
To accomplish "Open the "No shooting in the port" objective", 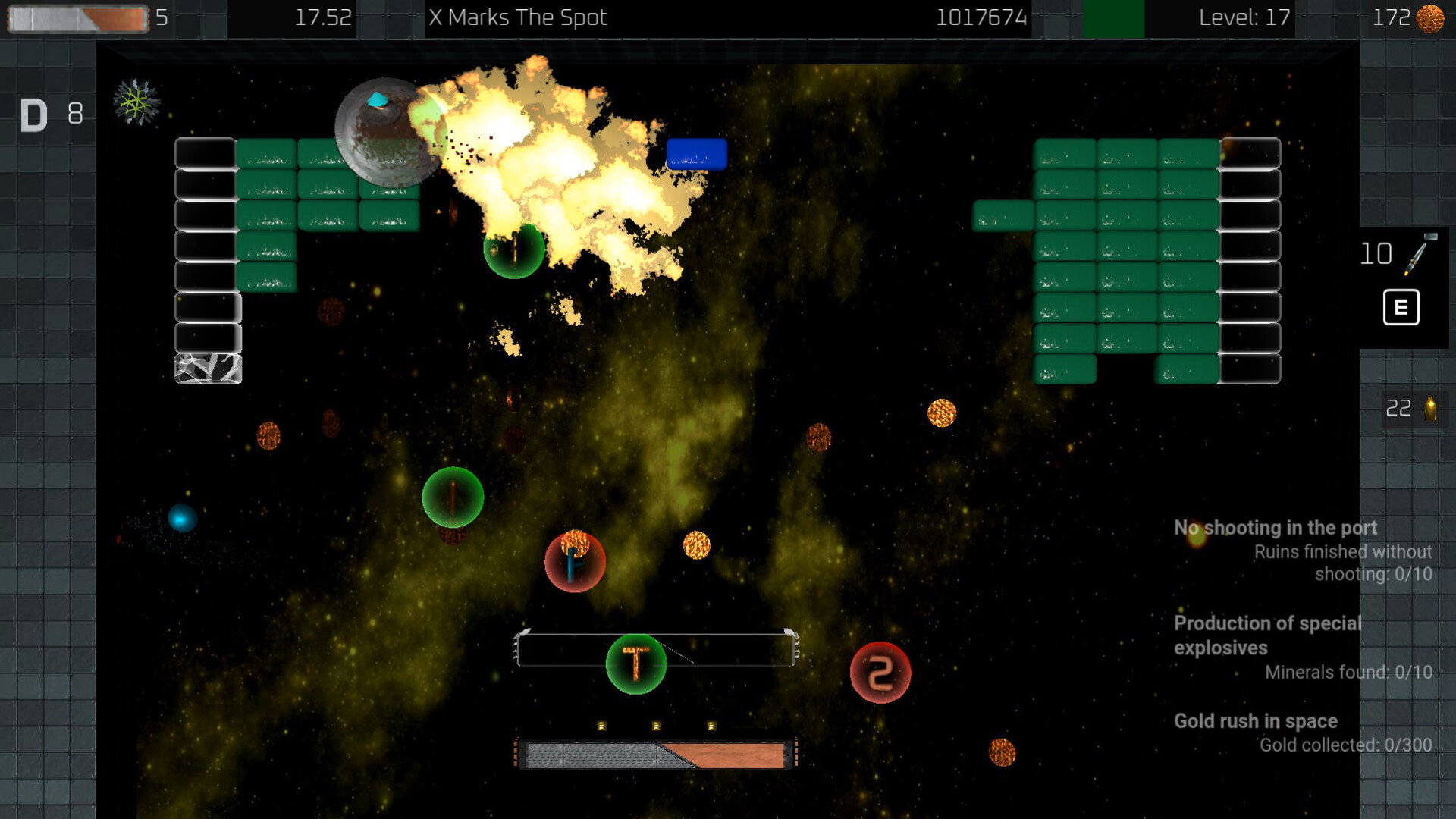I will coord(1275,528).
